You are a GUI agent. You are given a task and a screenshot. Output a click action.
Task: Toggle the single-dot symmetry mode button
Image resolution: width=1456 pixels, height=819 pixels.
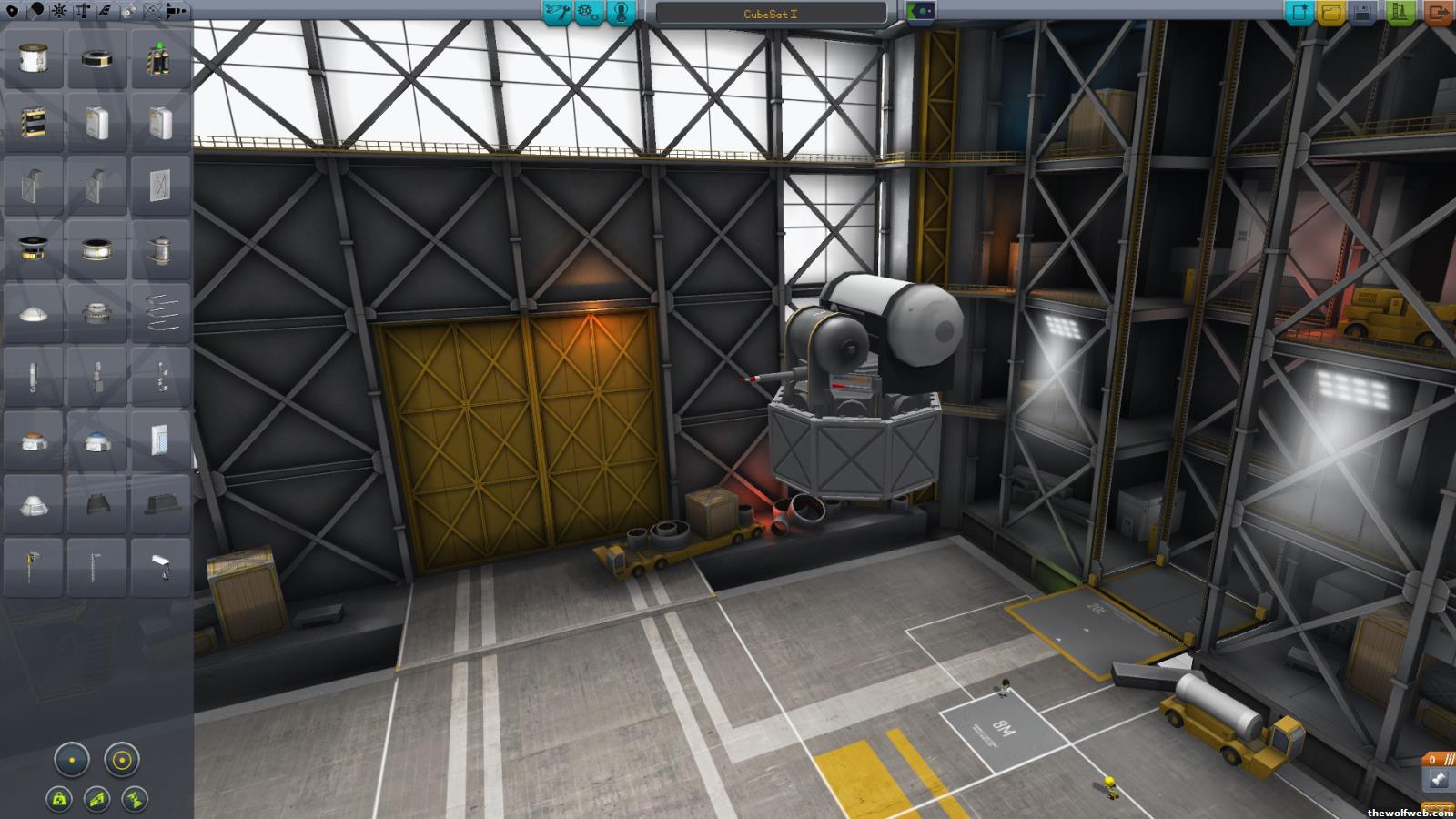point(72,759)
